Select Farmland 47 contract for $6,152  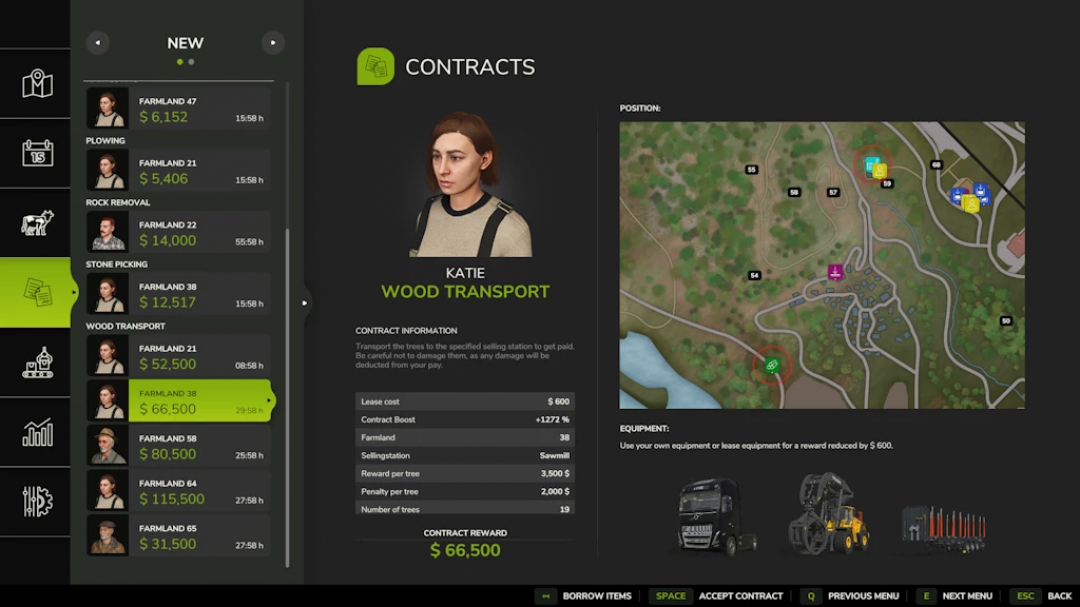179,109
